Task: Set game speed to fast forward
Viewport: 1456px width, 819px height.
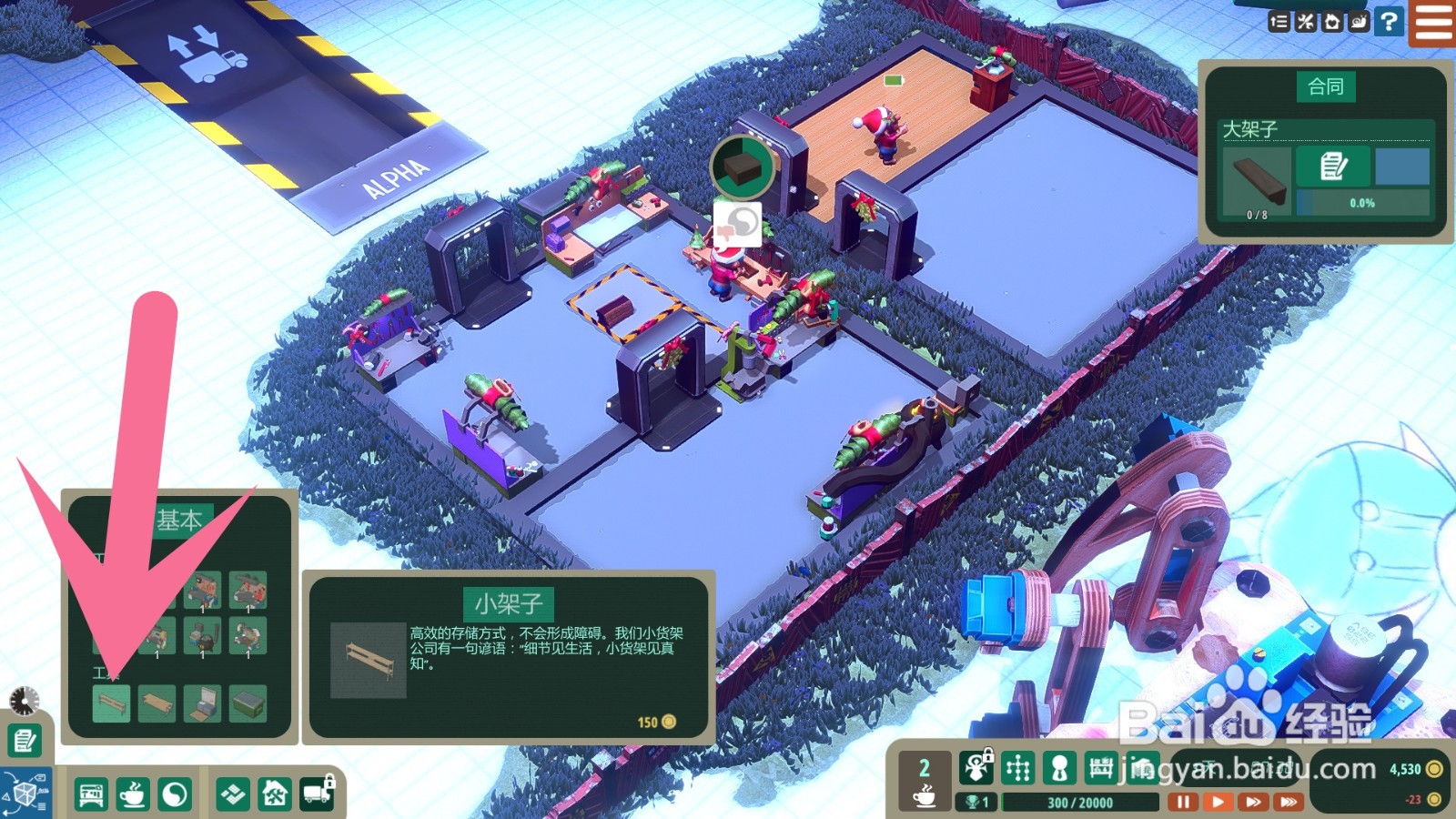Action: 1253,802
